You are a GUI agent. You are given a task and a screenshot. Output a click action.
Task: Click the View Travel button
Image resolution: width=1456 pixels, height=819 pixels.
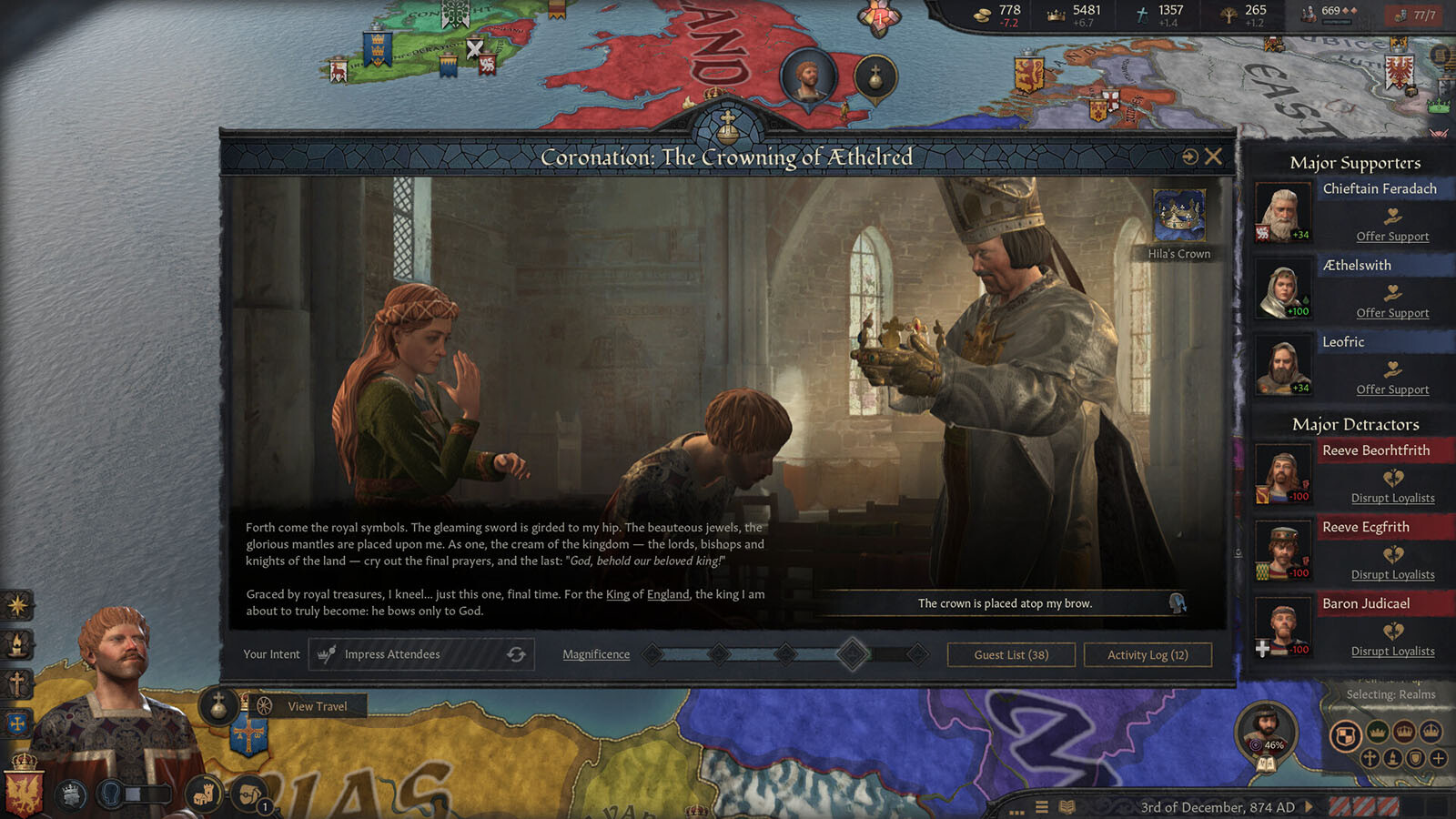pos(317,706)
